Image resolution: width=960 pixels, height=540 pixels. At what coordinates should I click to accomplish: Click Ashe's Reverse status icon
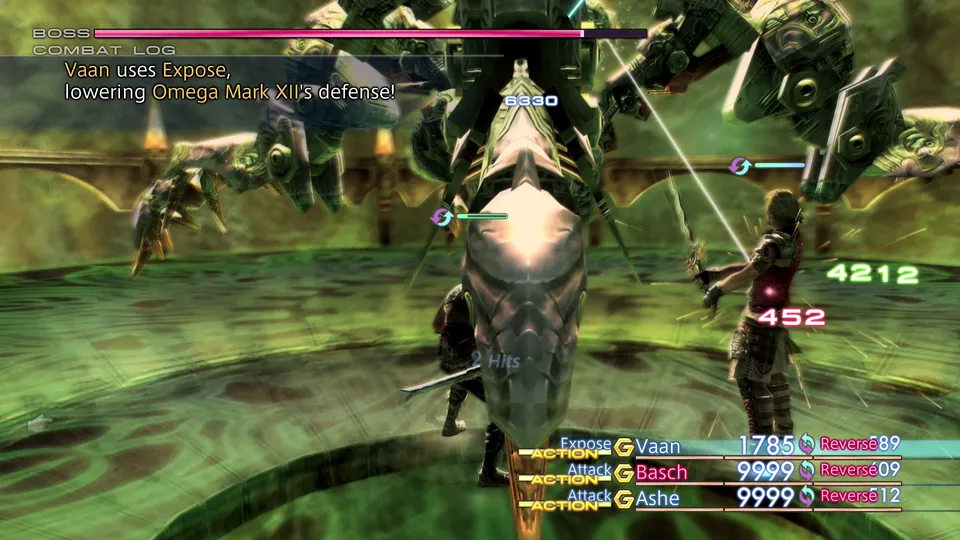tap(807, 496)
